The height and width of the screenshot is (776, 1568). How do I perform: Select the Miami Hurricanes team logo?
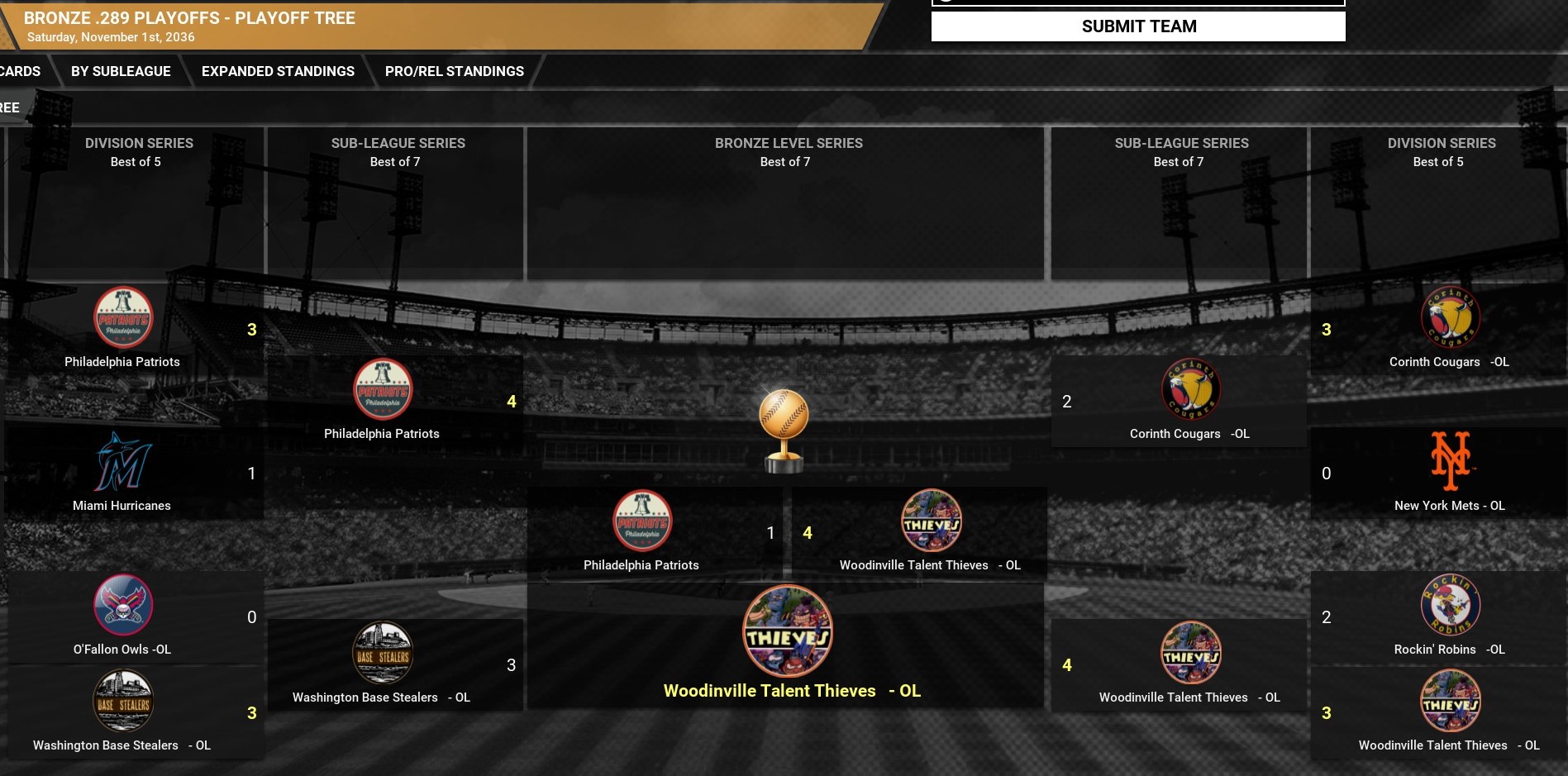point(122,462)
